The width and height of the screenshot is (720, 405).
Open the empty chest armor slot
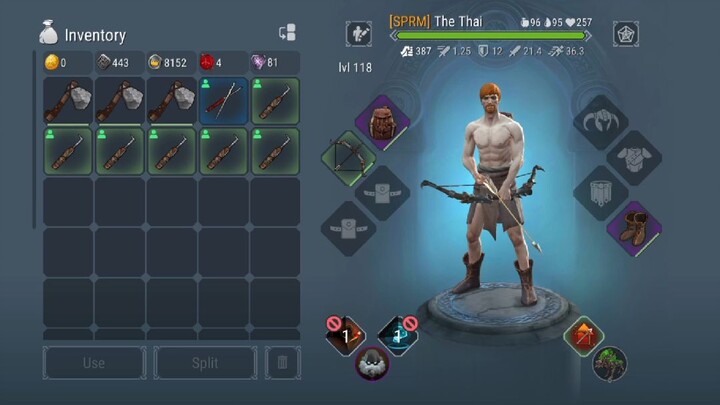coord(633,157)
